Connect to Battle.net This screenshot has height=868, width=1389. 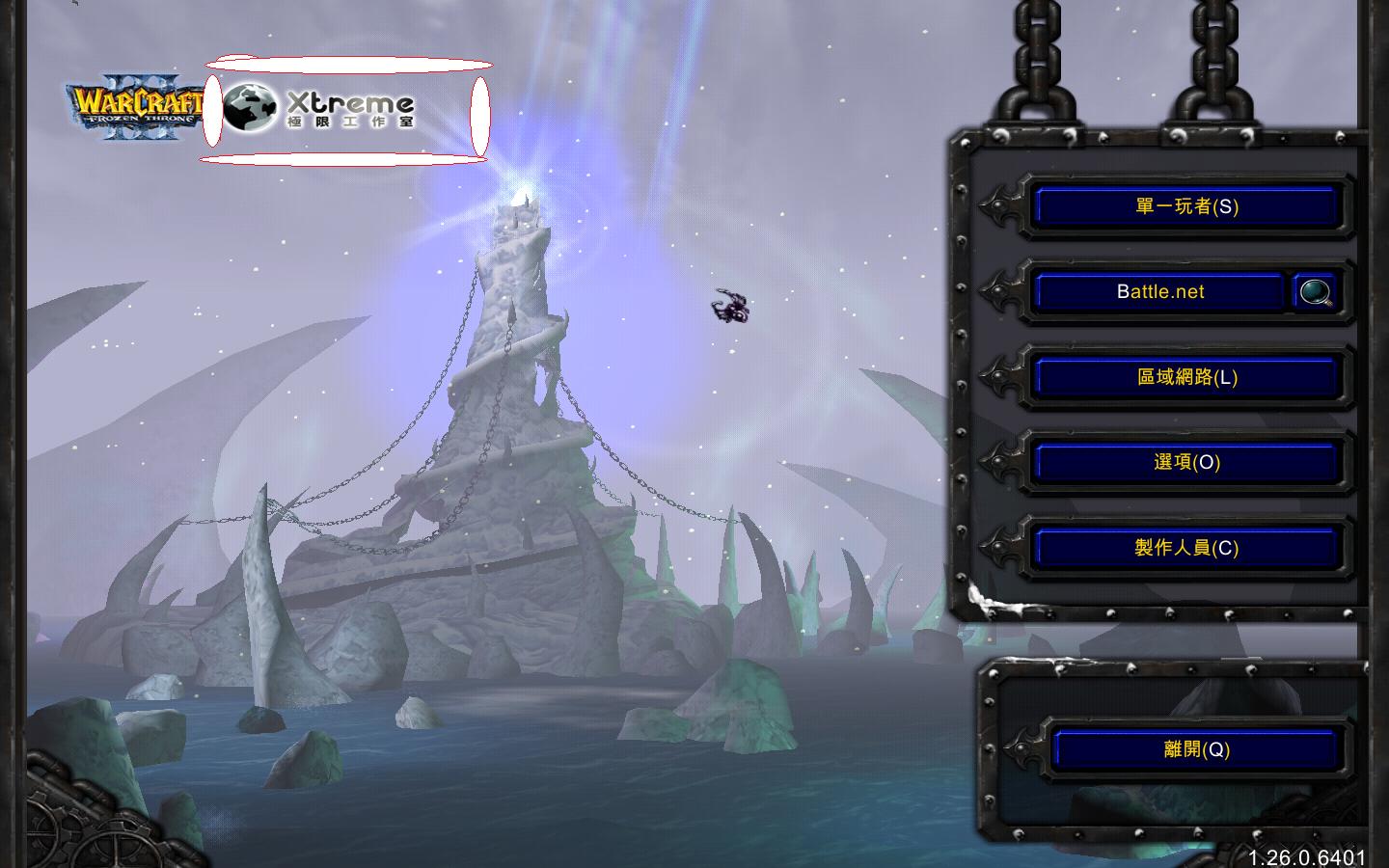pyautogui.click(x=1159, y=291)
